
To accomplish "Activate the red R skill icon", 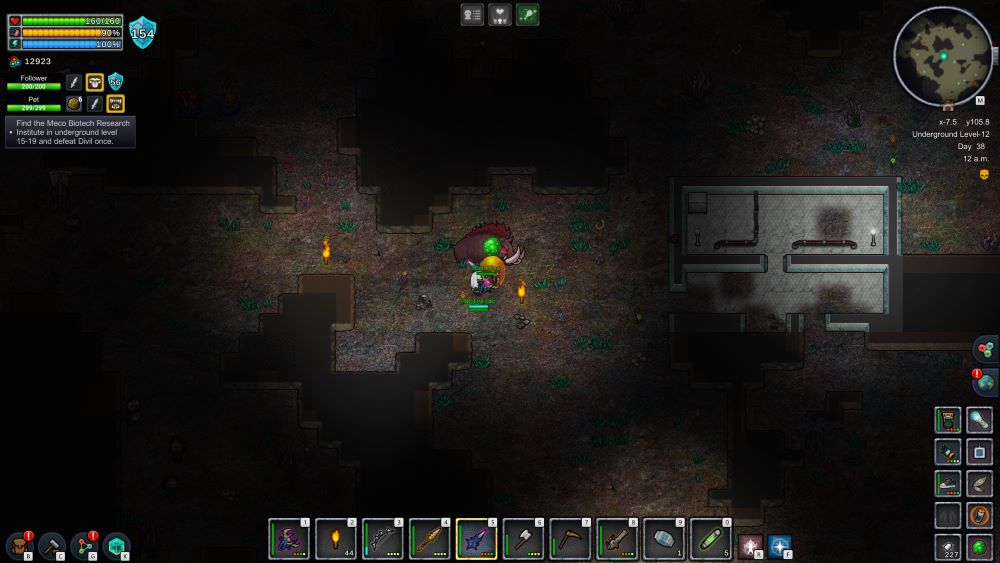I will tap(749, 546).
